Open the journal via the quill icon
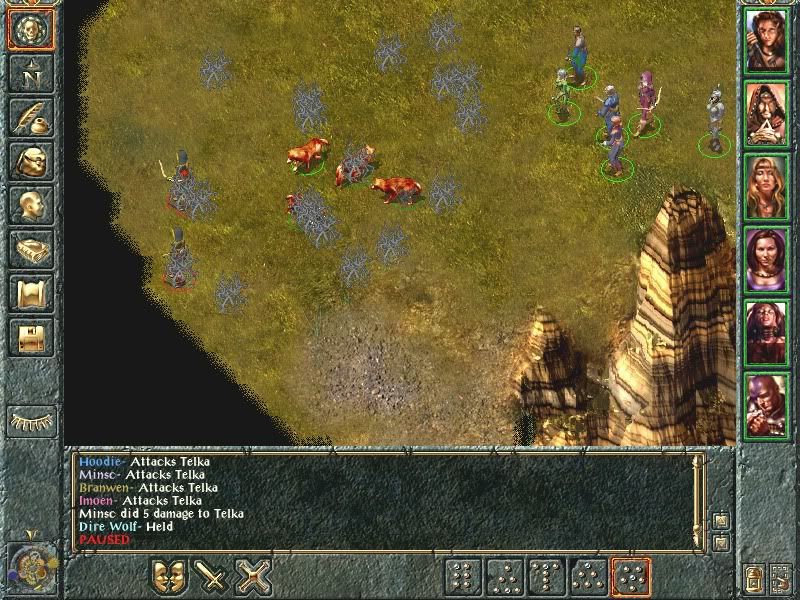 (x=29, y=117)
